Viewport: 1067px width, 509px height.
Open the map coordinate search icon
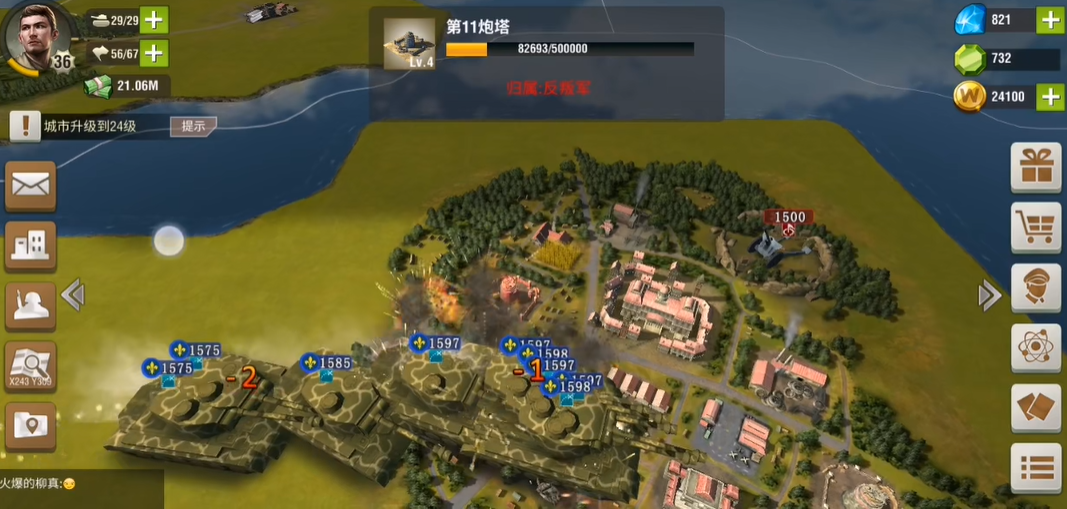30,366
